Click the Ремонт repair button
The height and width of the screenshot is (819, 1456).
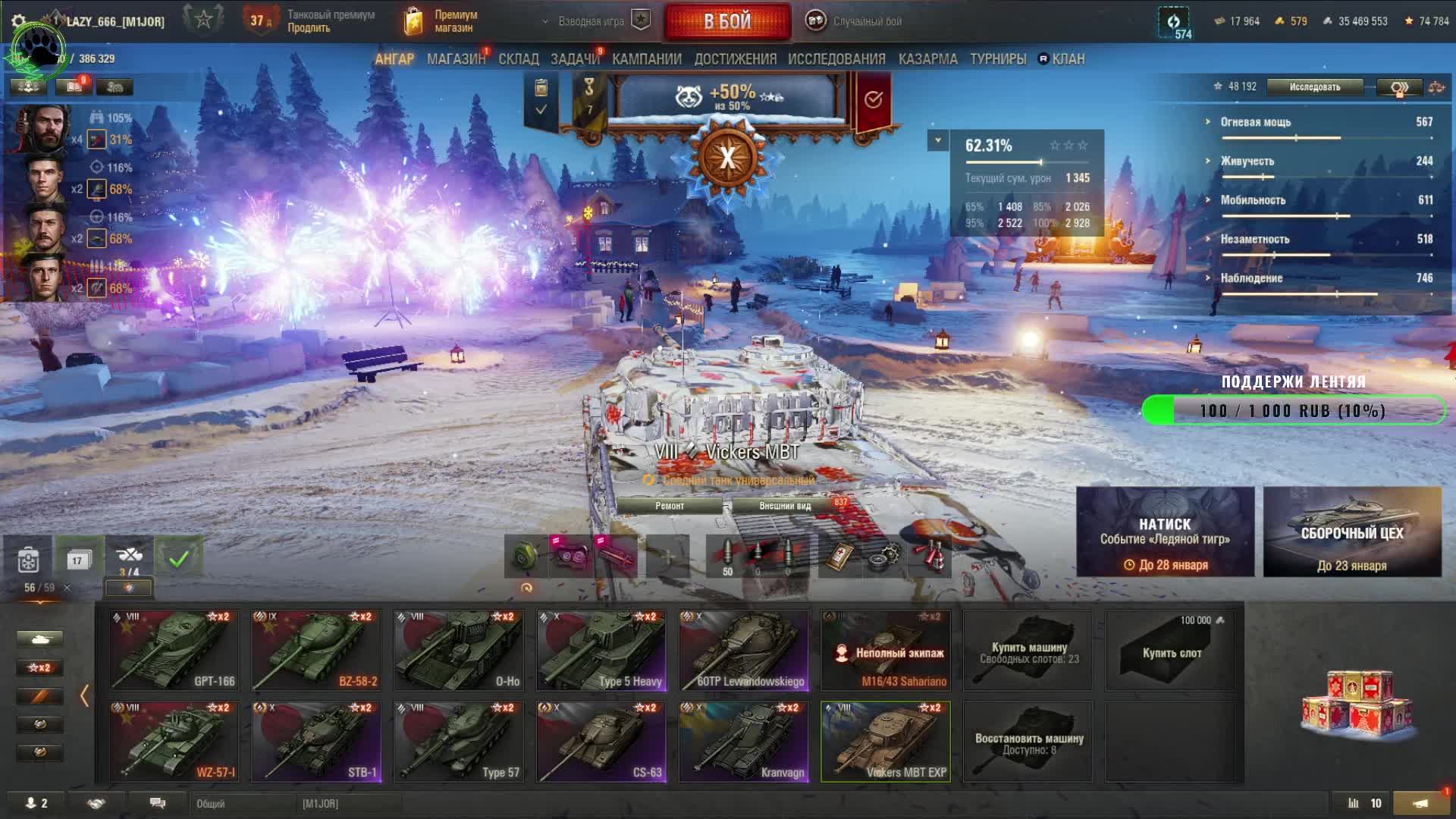tap(670, 506)
